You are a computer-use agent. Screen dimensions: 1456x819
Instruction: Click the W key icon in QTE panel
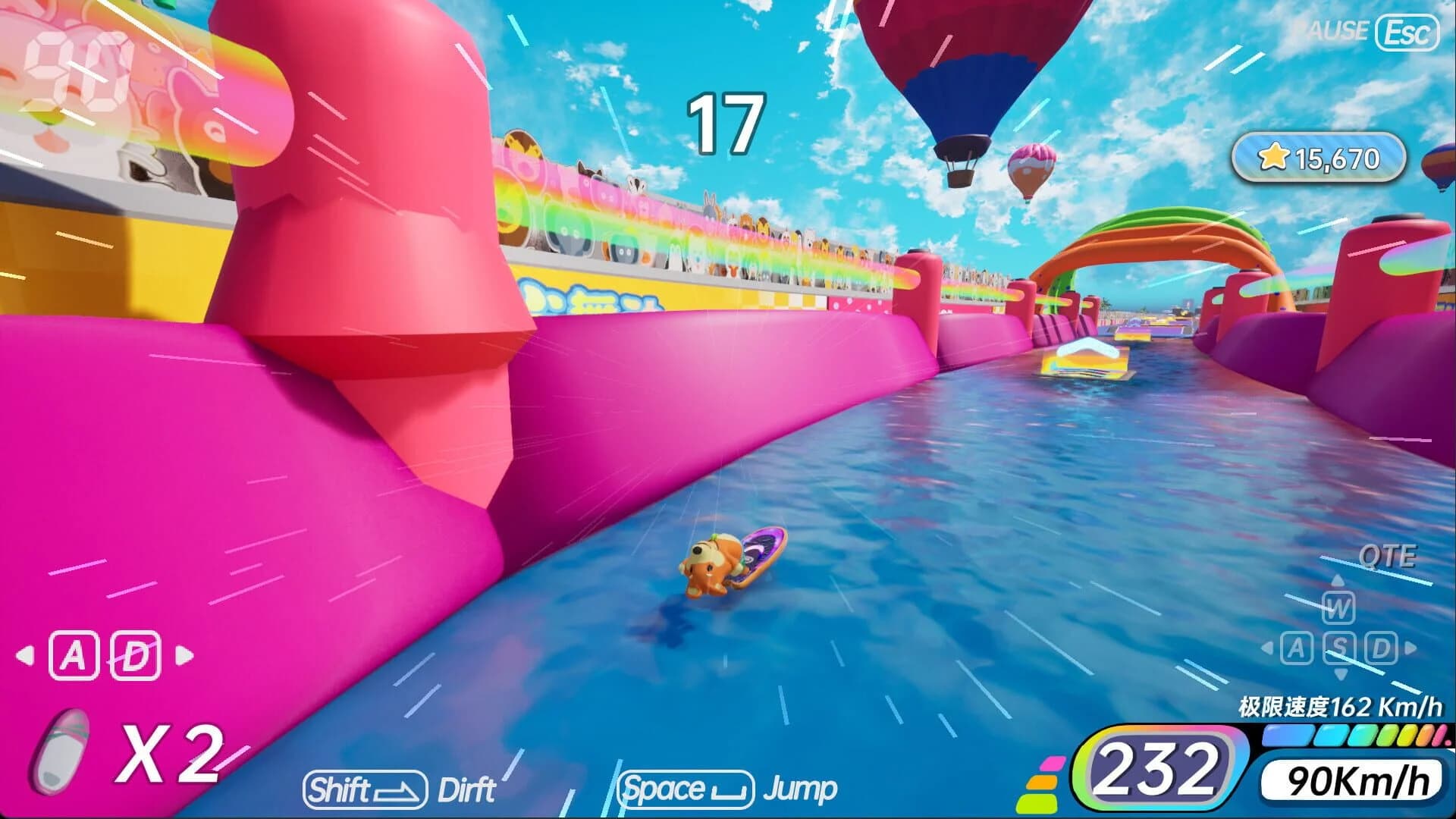click(1338, 608)
